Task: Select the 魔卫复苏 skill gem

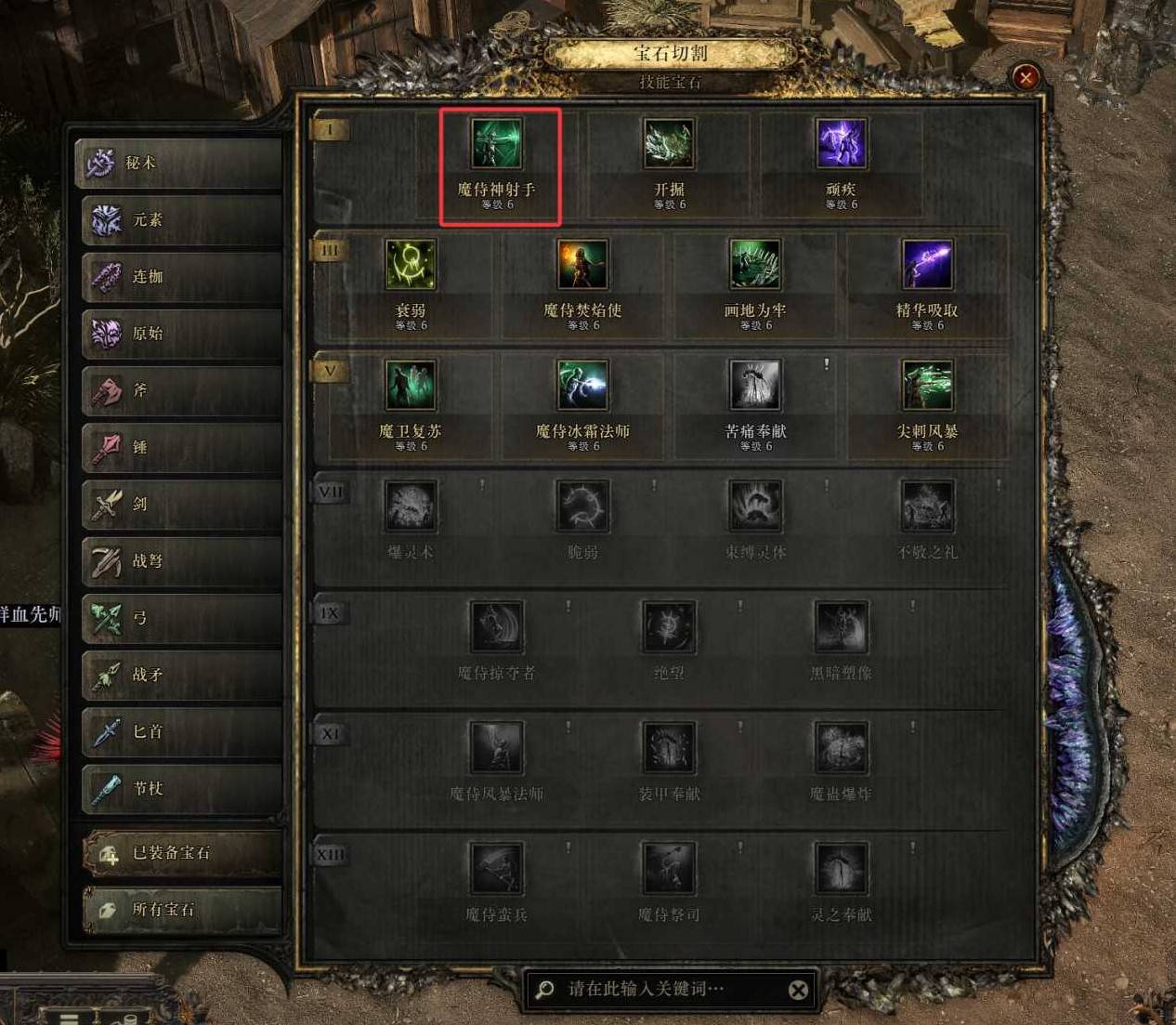Action: coord(410,387)
